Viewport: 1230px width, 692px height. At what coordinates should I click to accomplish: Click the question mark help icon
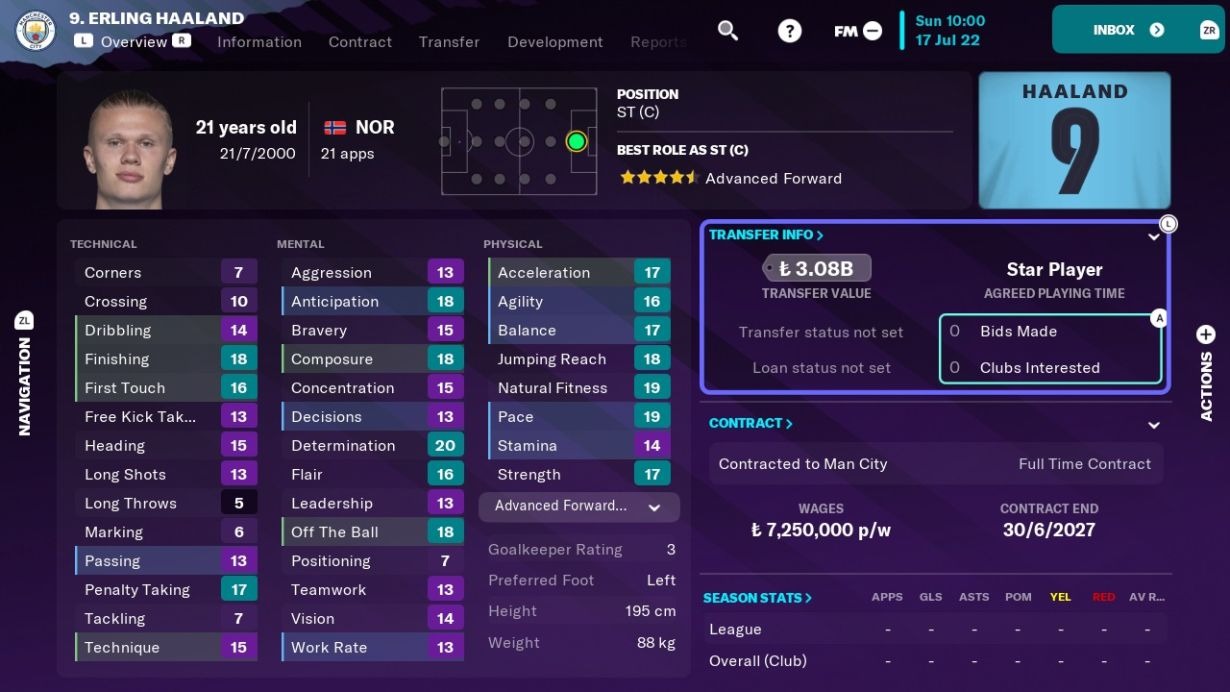(790, 31)
